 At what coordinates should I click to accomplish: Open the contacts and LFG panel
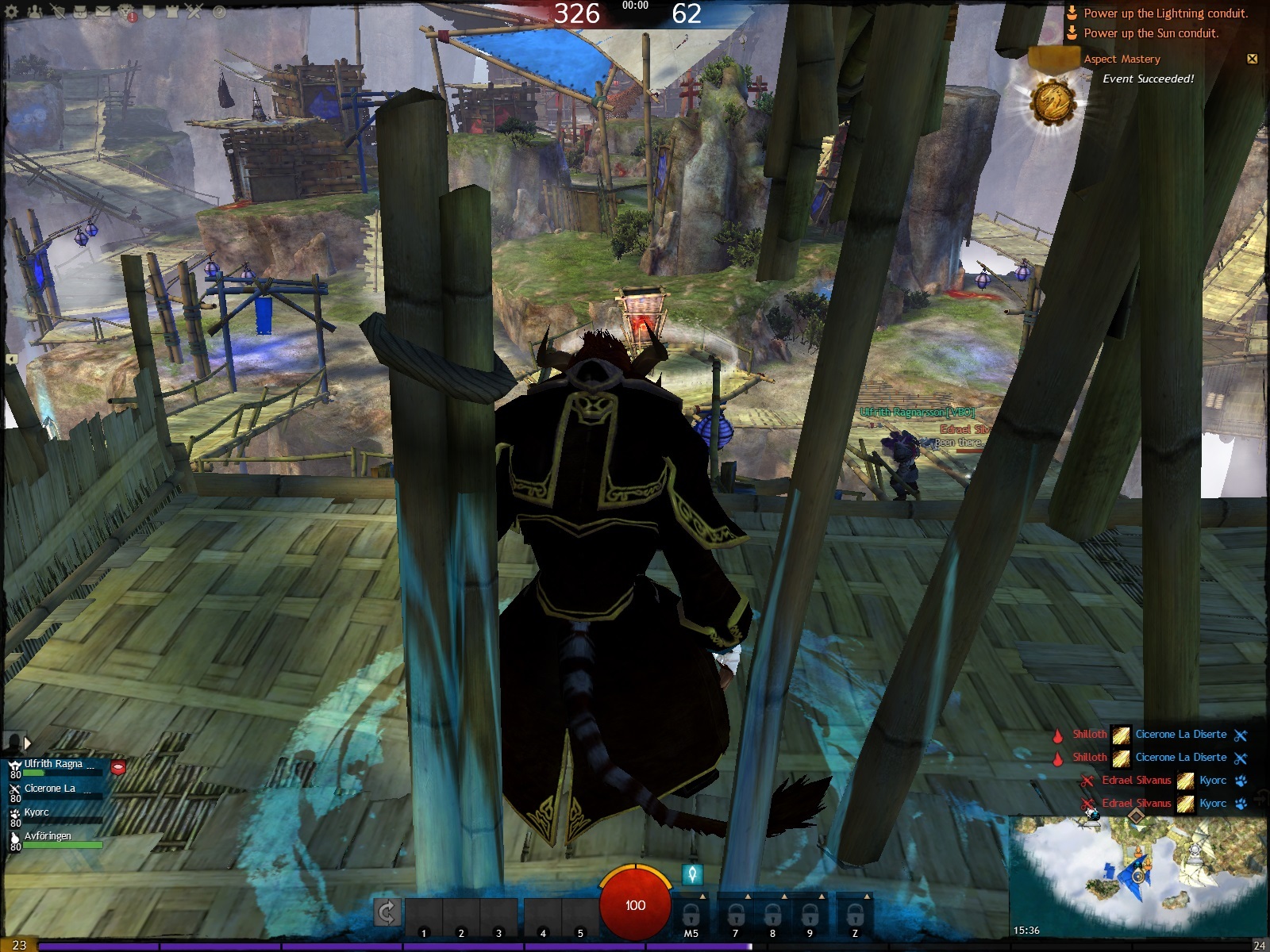[35, 12]
